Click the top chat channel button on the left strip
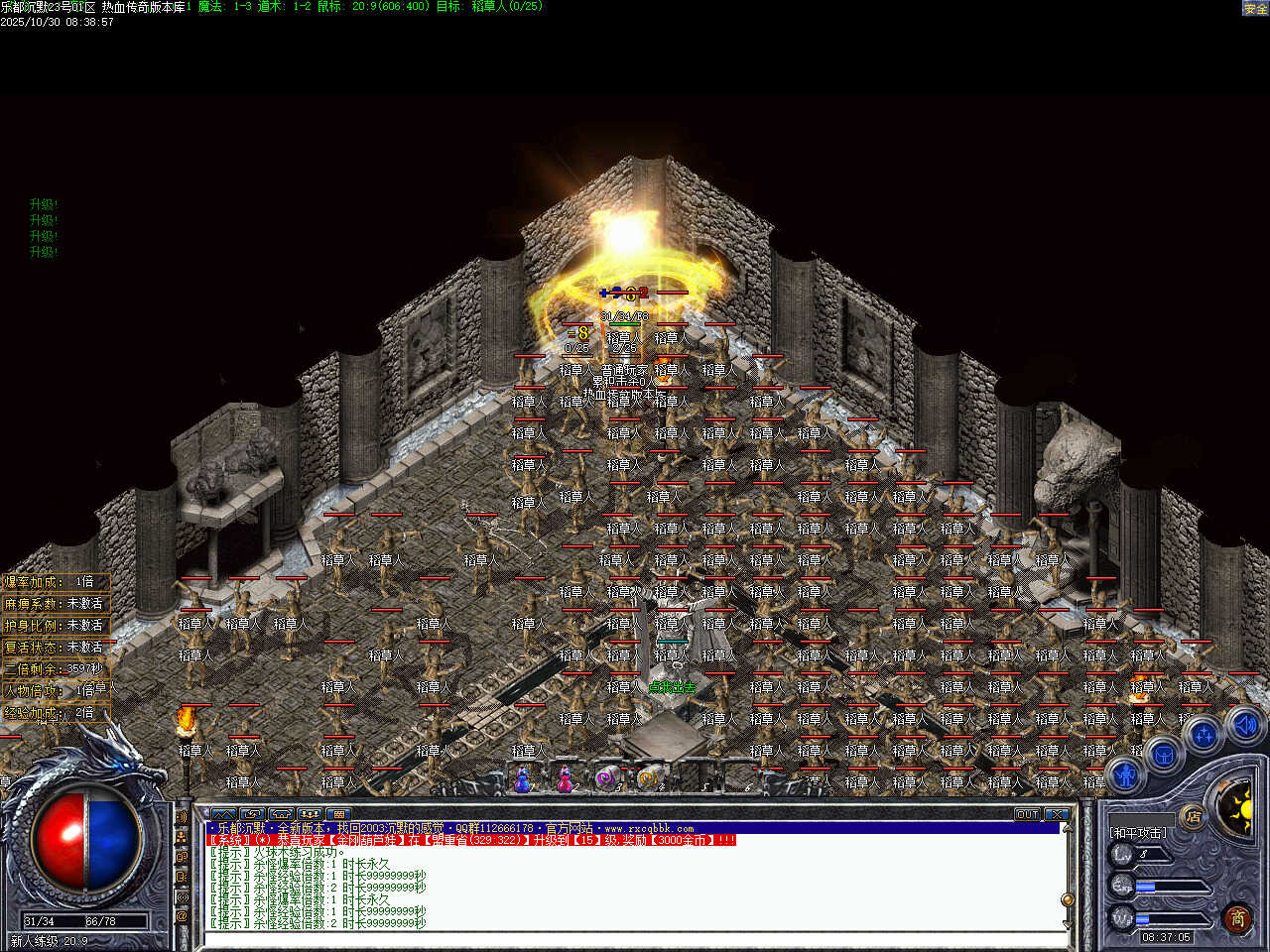The width and height of the screenshot is (1270, 952). 182,818
